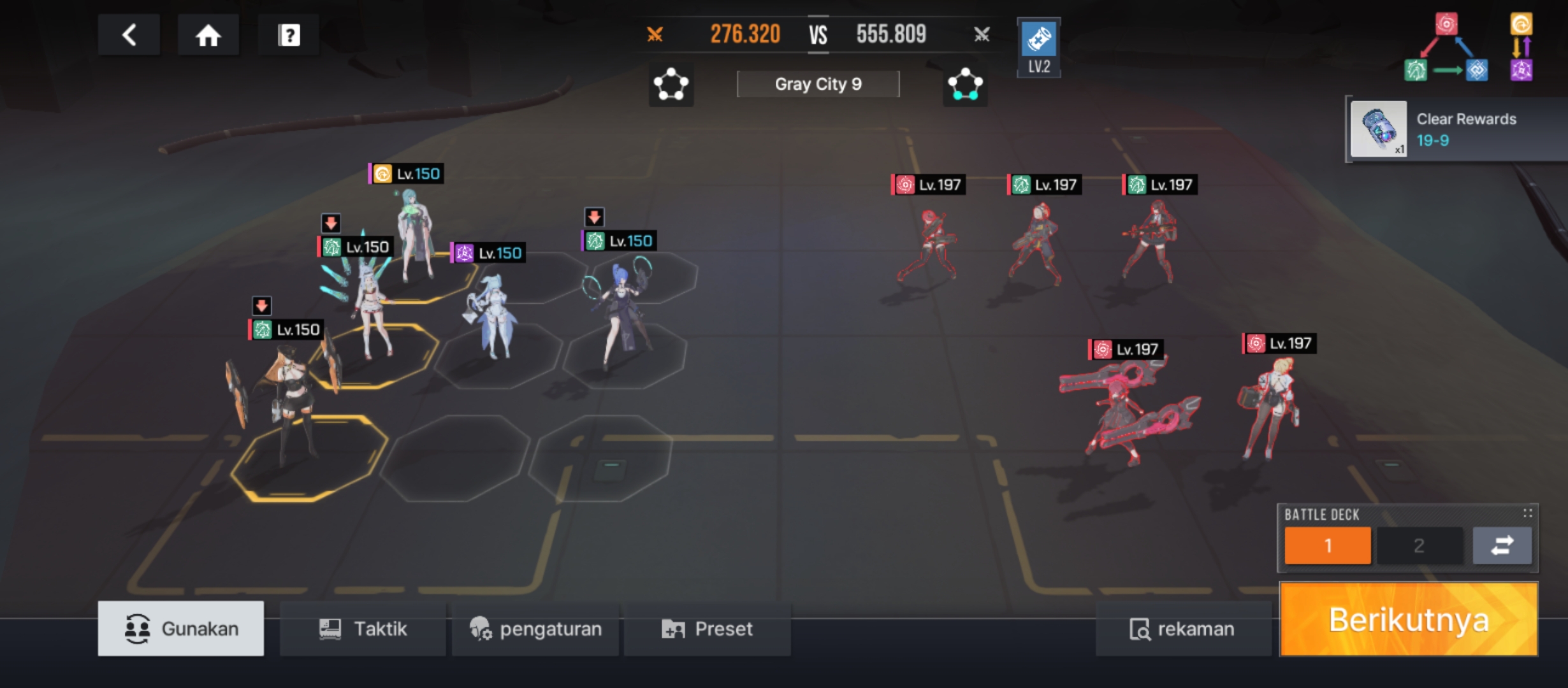Switch to Battle Deck 2

(1419, 545)
